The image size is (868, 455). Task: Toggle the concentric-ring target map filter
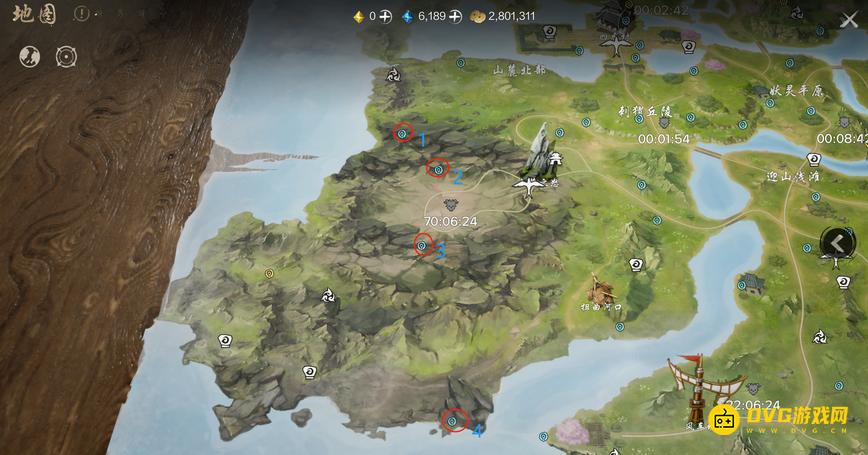(67, 56)
